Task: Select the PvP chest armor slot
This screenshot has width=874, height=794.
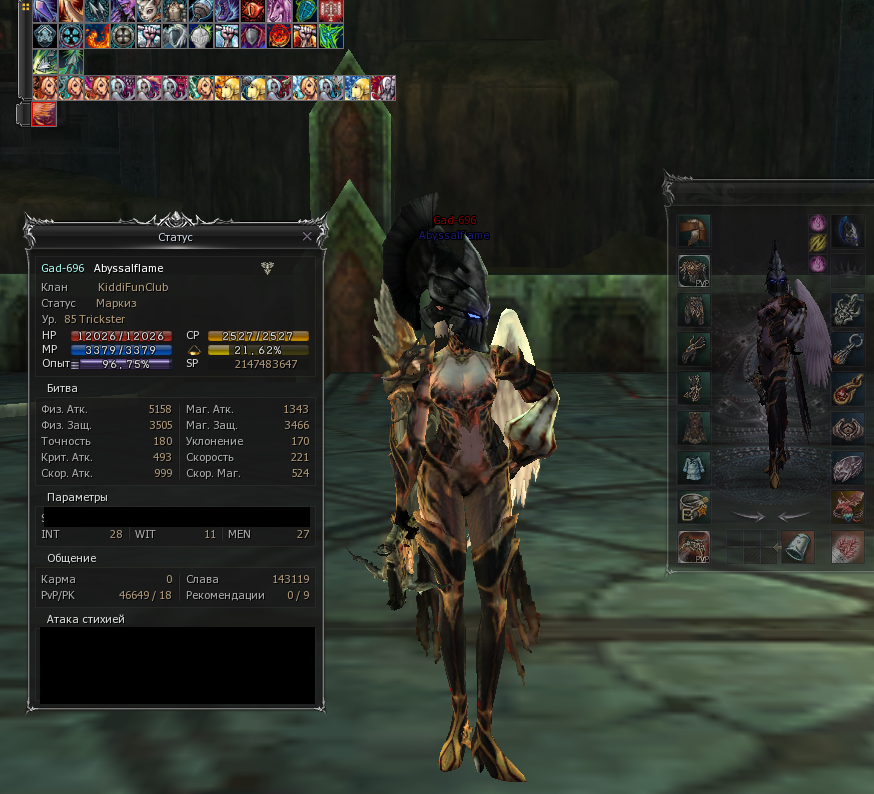Action: [x=693, y=271]
